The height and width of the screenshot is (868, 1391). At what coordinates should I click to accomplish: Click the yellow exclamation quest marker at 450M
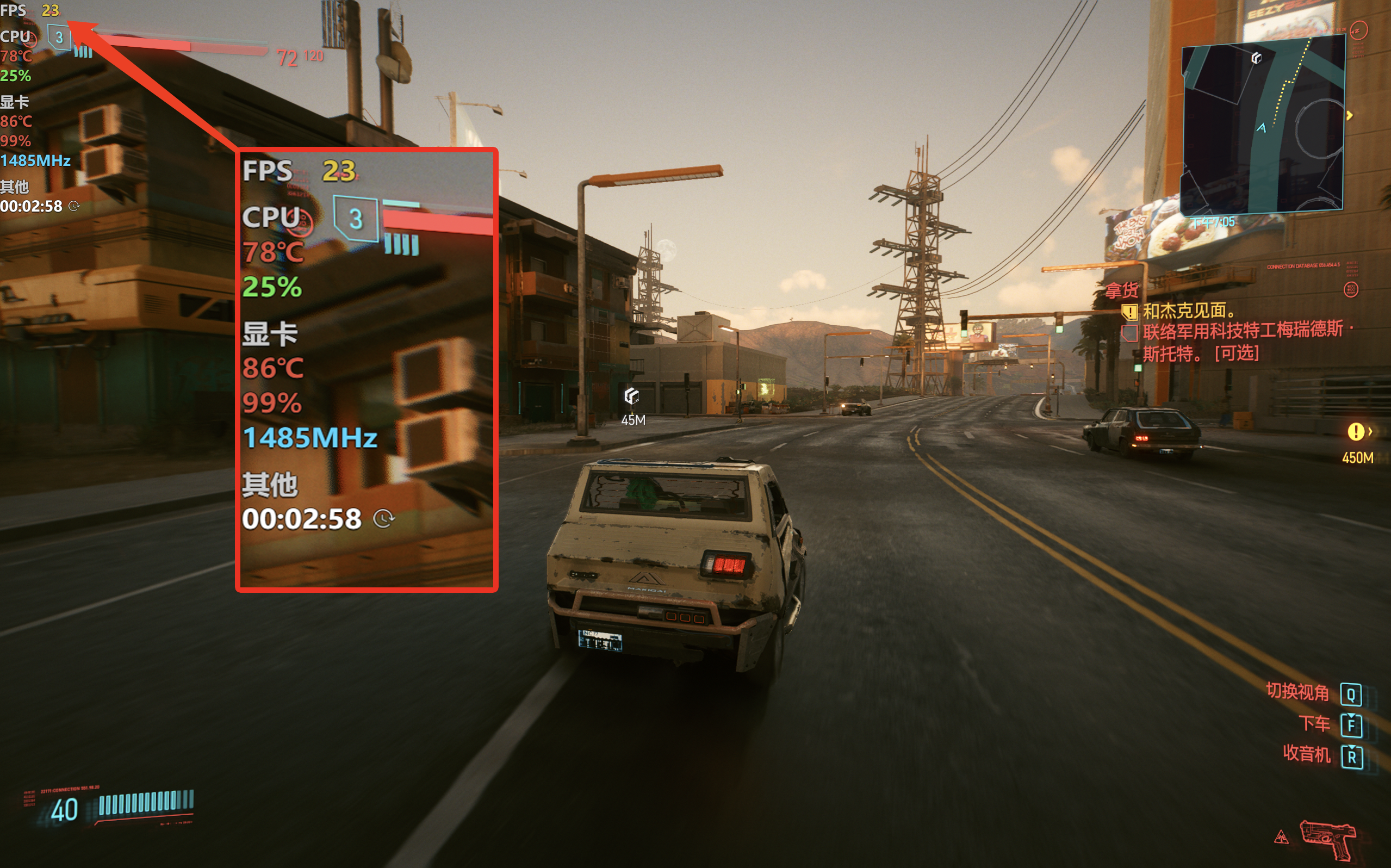1356,432
